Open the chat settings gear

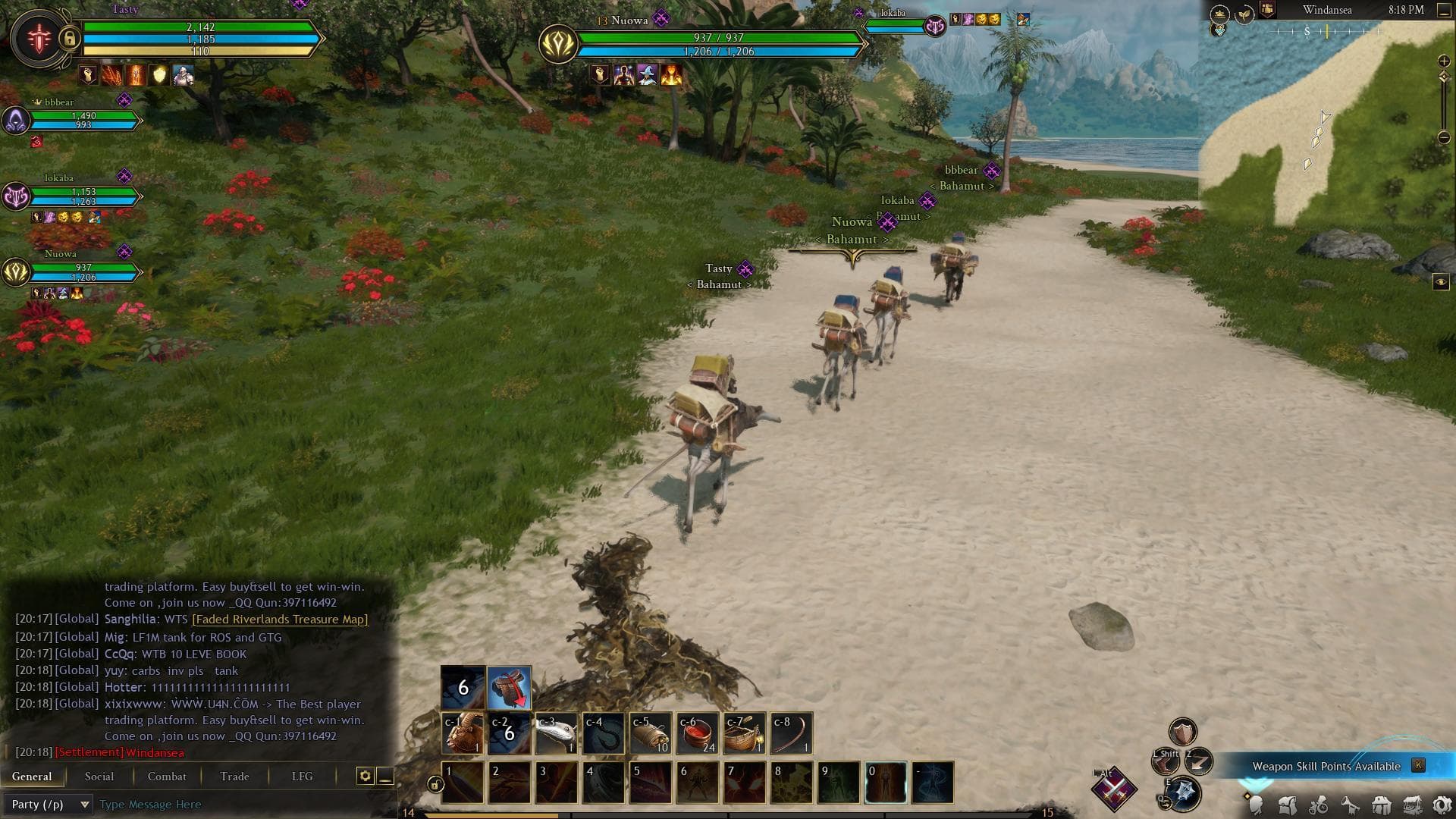click(x=365, y=776)
